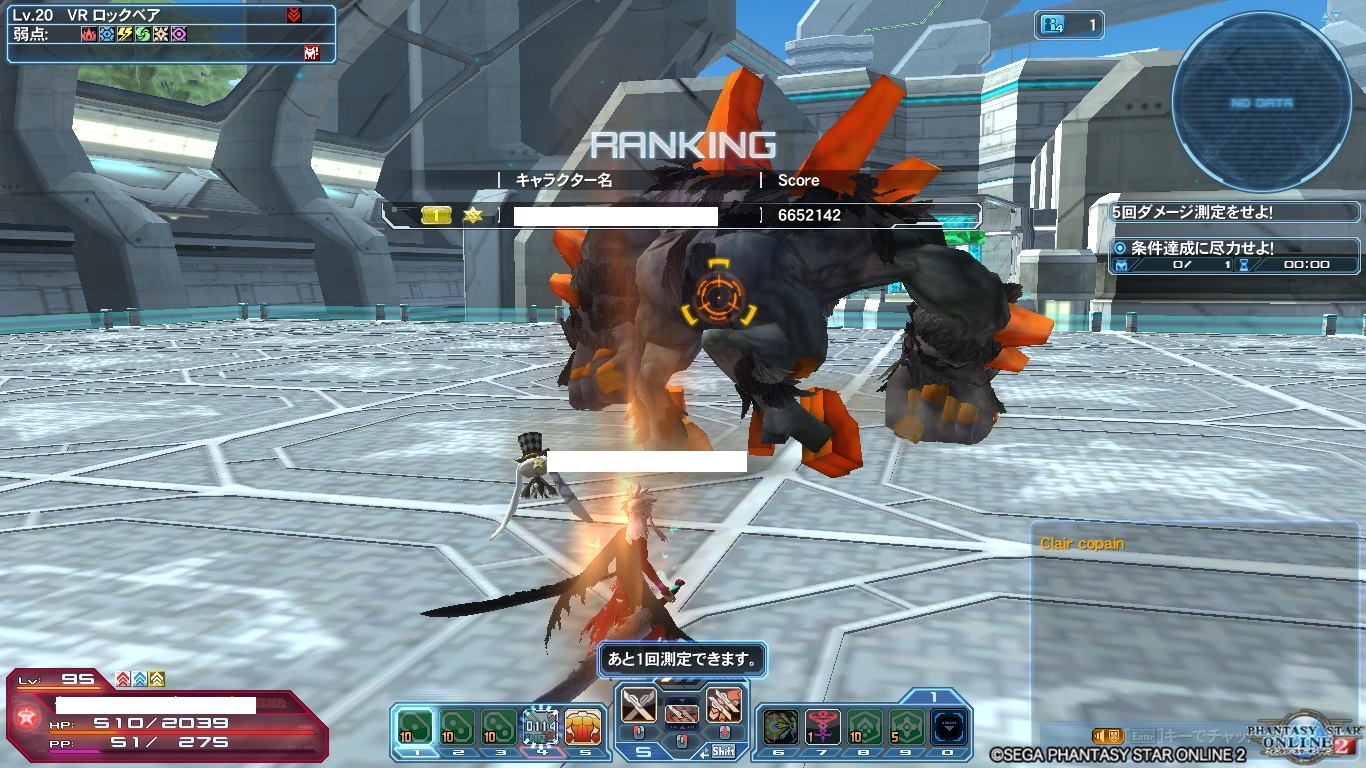This screenshot has height=768, width=1366.
Task: Click the dark blue down-arrow slot 0 icon
Action: 948,726
